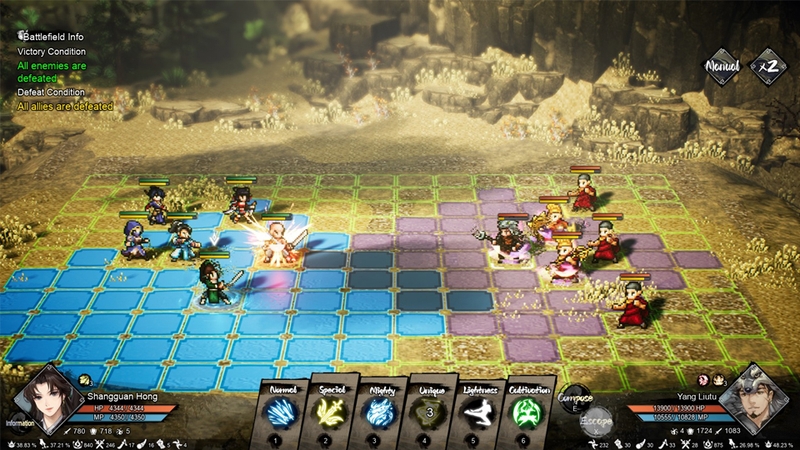
Task: Pick the Unique skill card
Action: pyautogui.click(x=428, y=412)
